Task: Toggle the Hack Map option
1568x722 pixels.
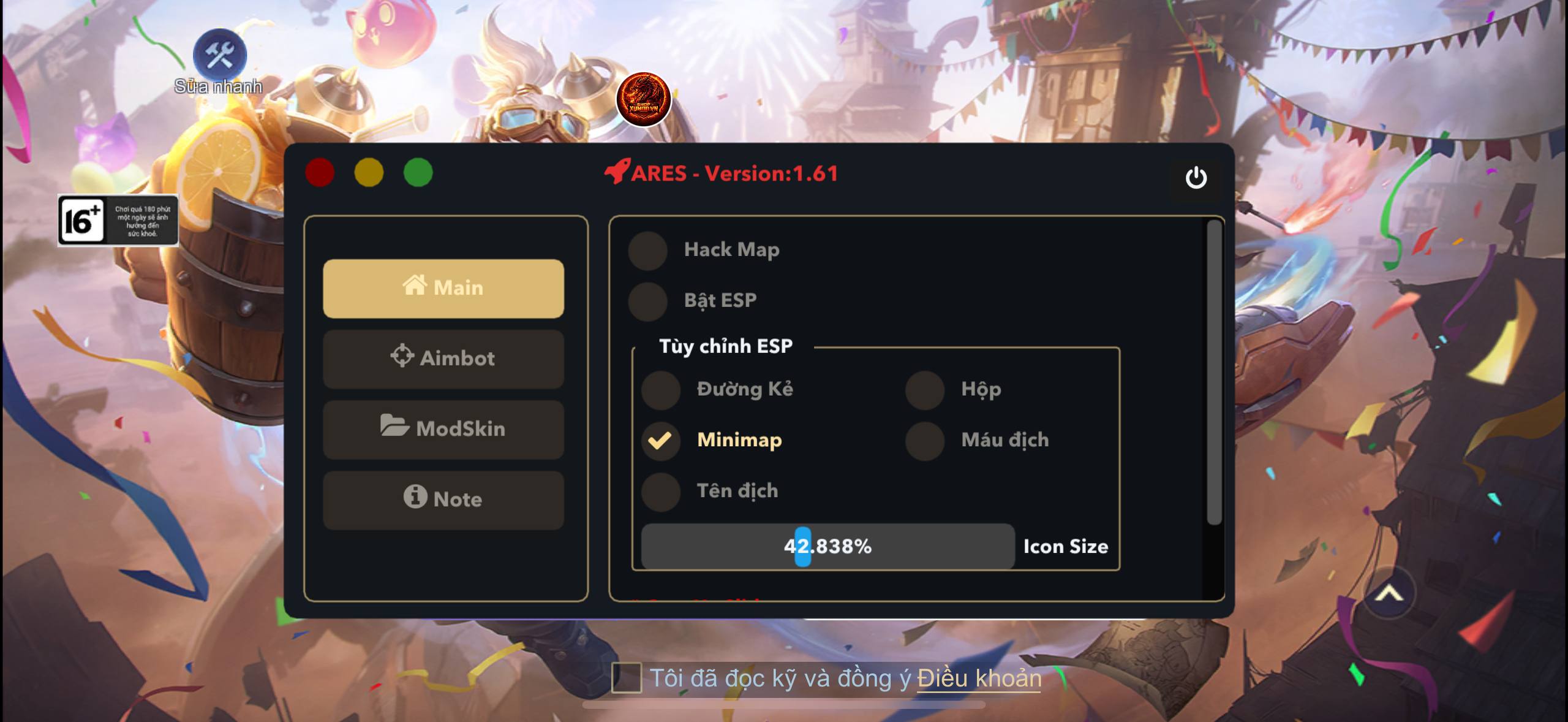Action: point(647,250)
